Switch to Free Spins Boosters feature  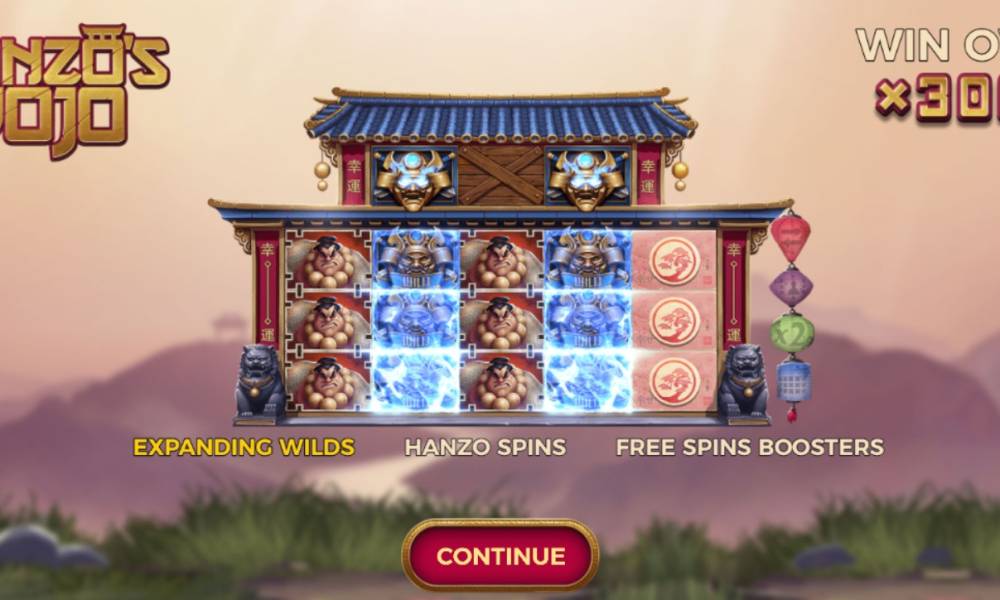tap(749, 447)
